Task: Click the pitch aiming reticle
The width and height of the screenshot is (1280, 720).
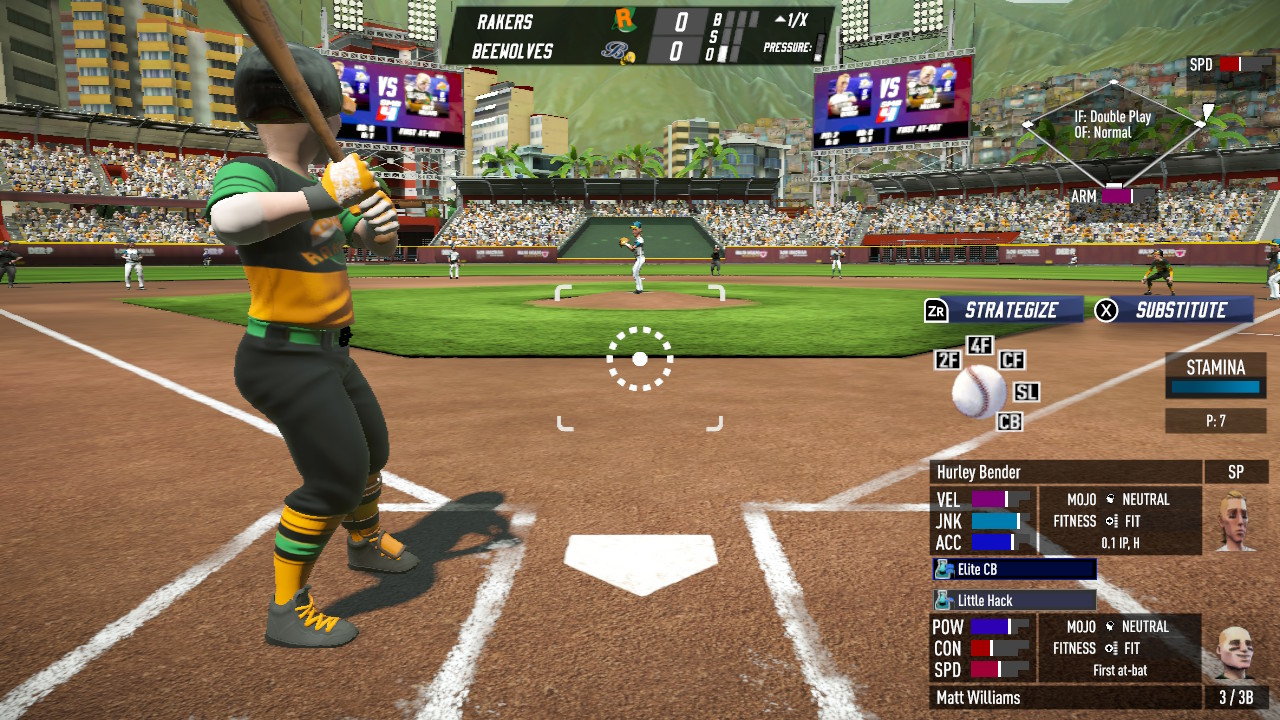Action: coord(640,359)
